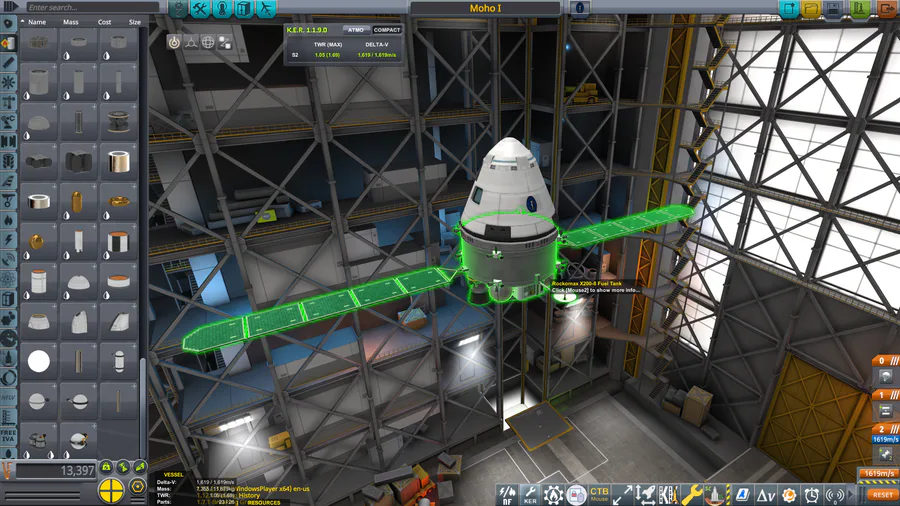Open the alarm clock toolbar app
900x506 pixels.
coord(811,494)
